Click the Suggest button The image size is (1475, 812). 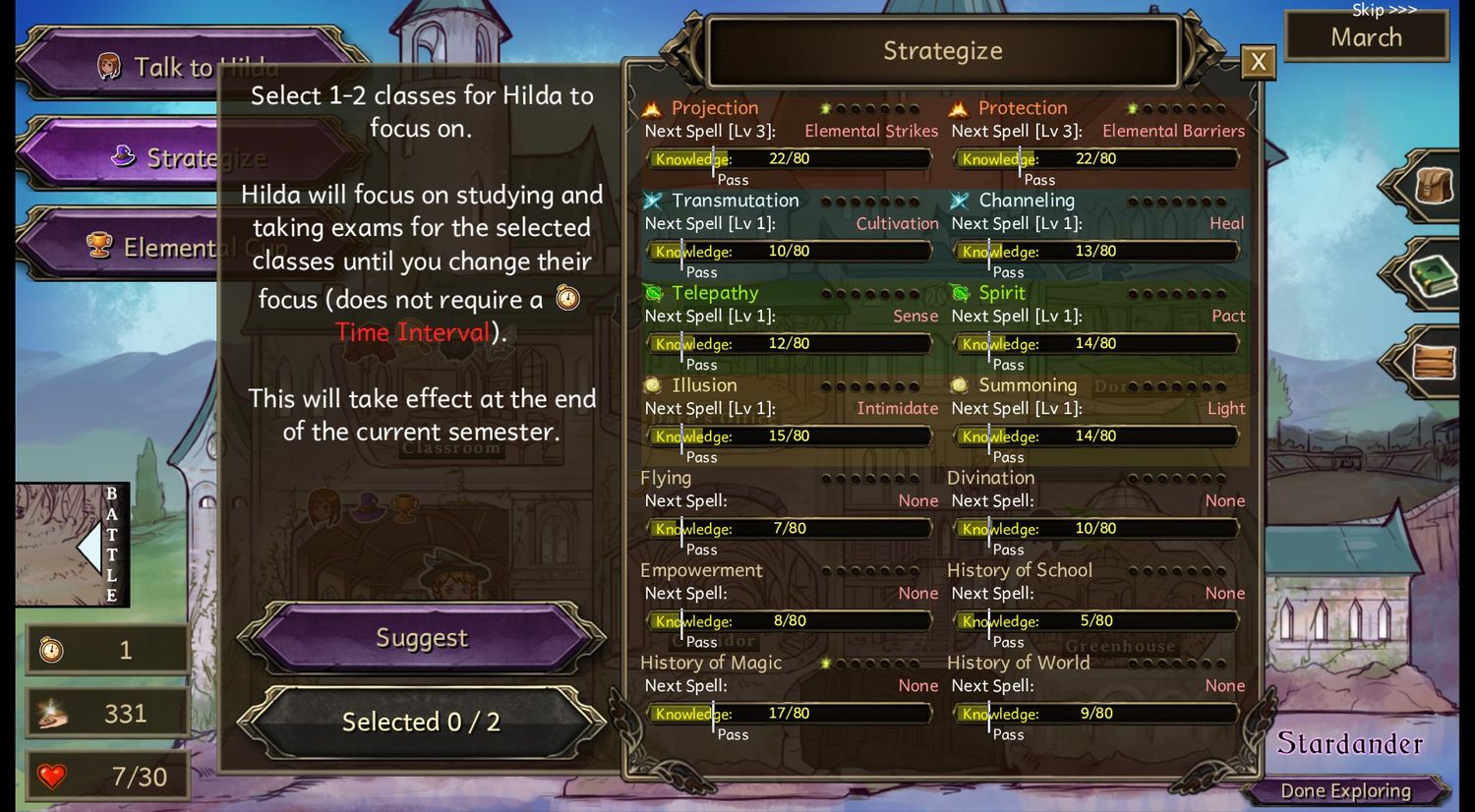click(x=421, y=638)
